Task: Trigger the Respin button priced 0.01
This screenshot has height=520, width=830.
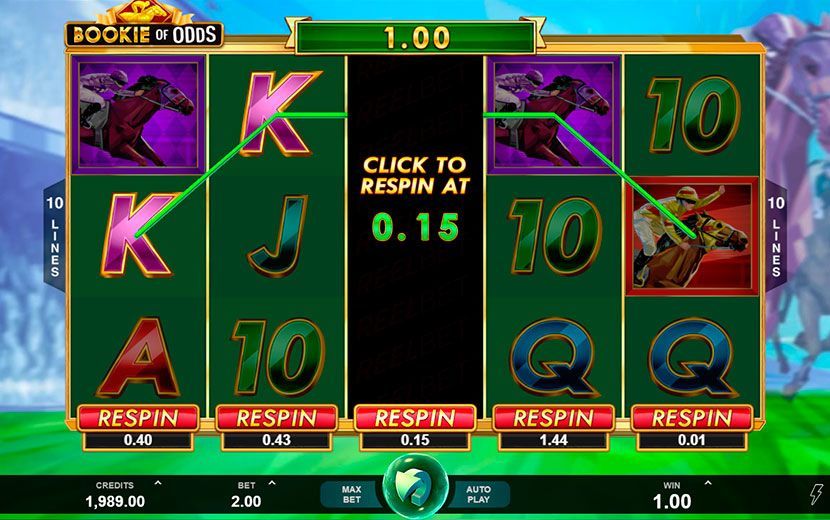Action: 692,418
